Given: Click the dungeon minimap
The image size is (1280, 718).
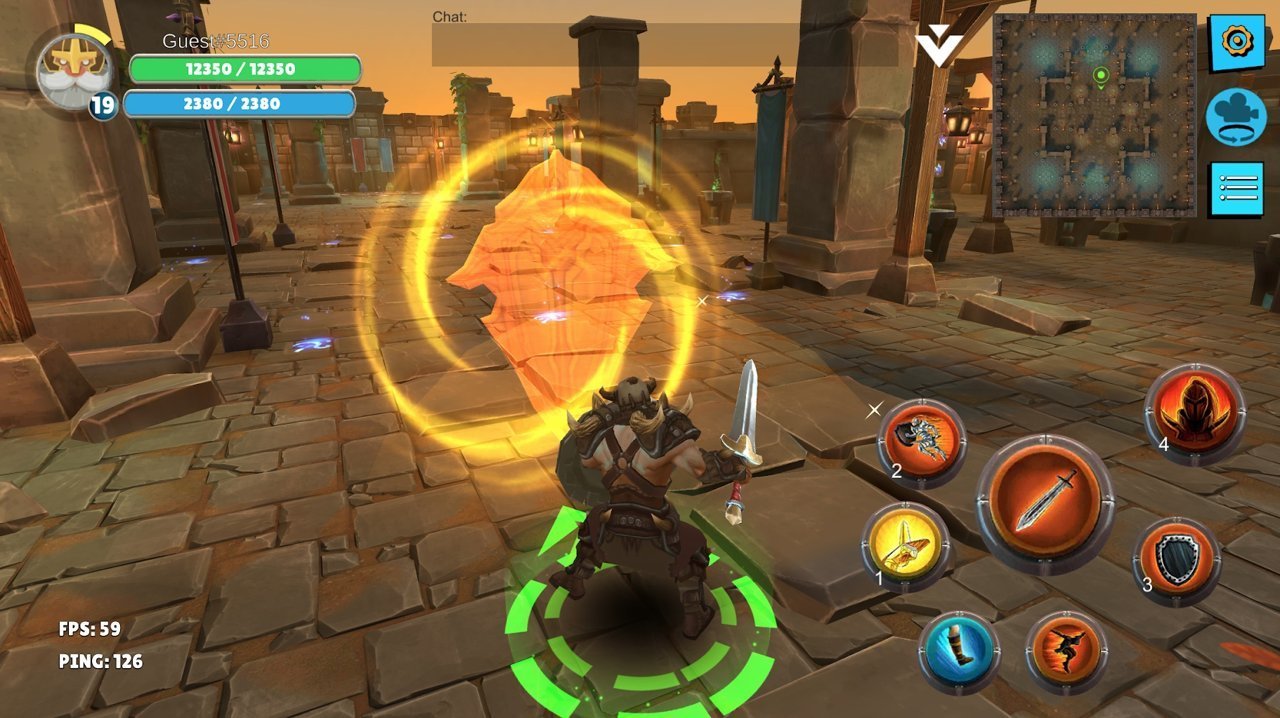Looking at the screenshot, I should click(x=1094, y=116).
